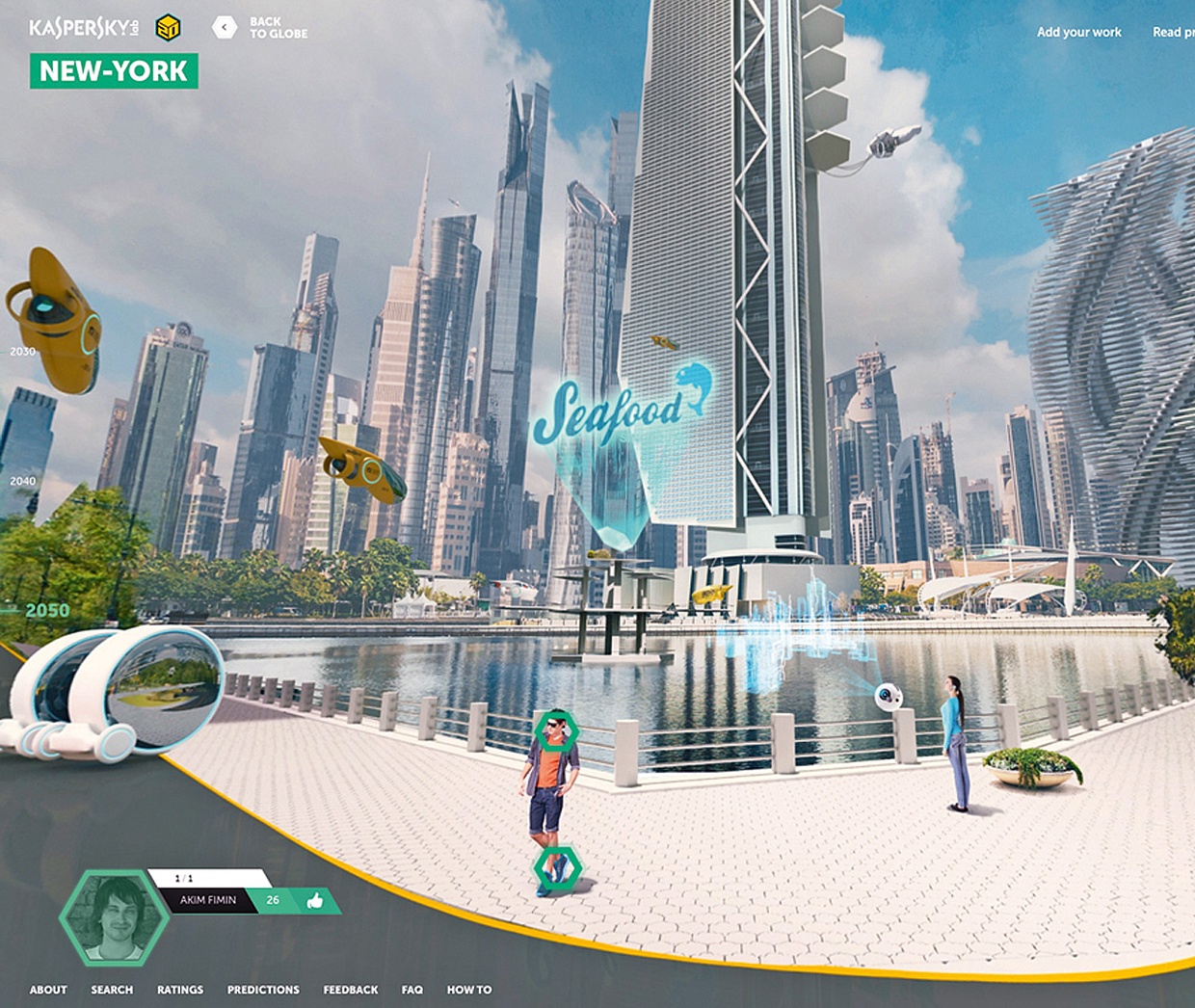Switch the timeline to year 2040
The width and height of the screenshot is (1195, 1008).
(23, 481)
